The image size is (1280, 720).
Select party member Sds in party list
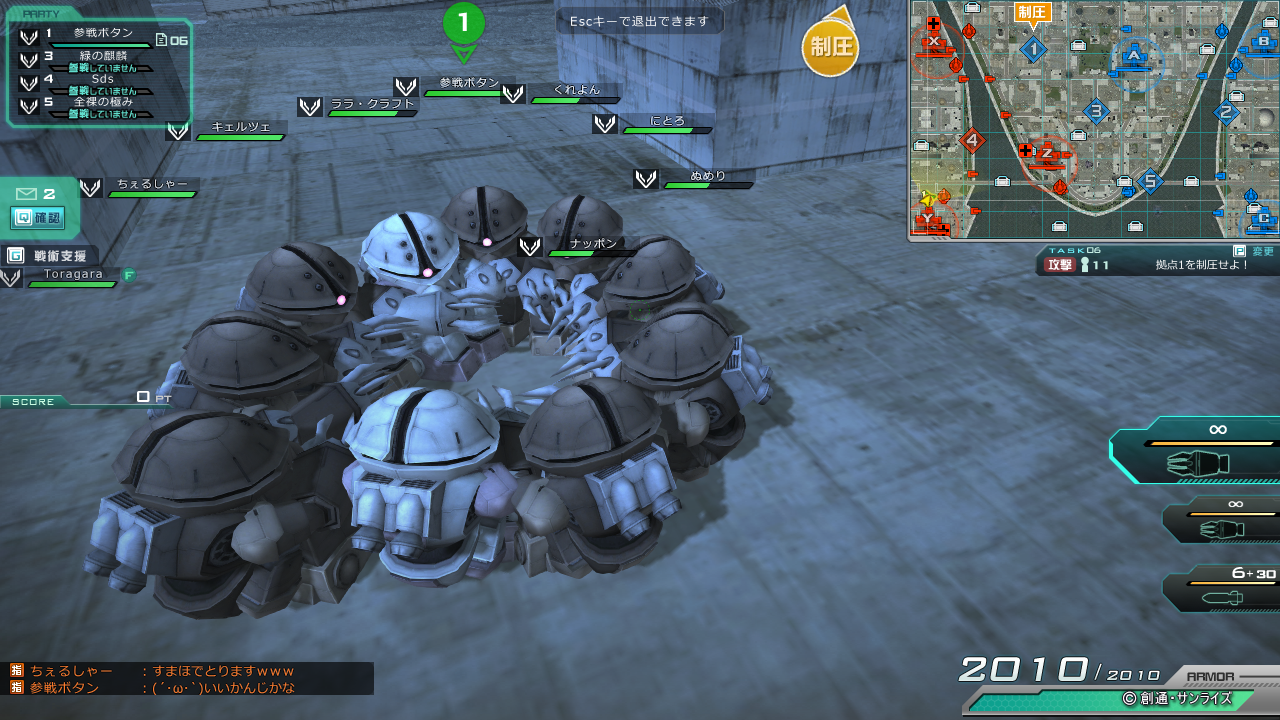tap(100, 81)
